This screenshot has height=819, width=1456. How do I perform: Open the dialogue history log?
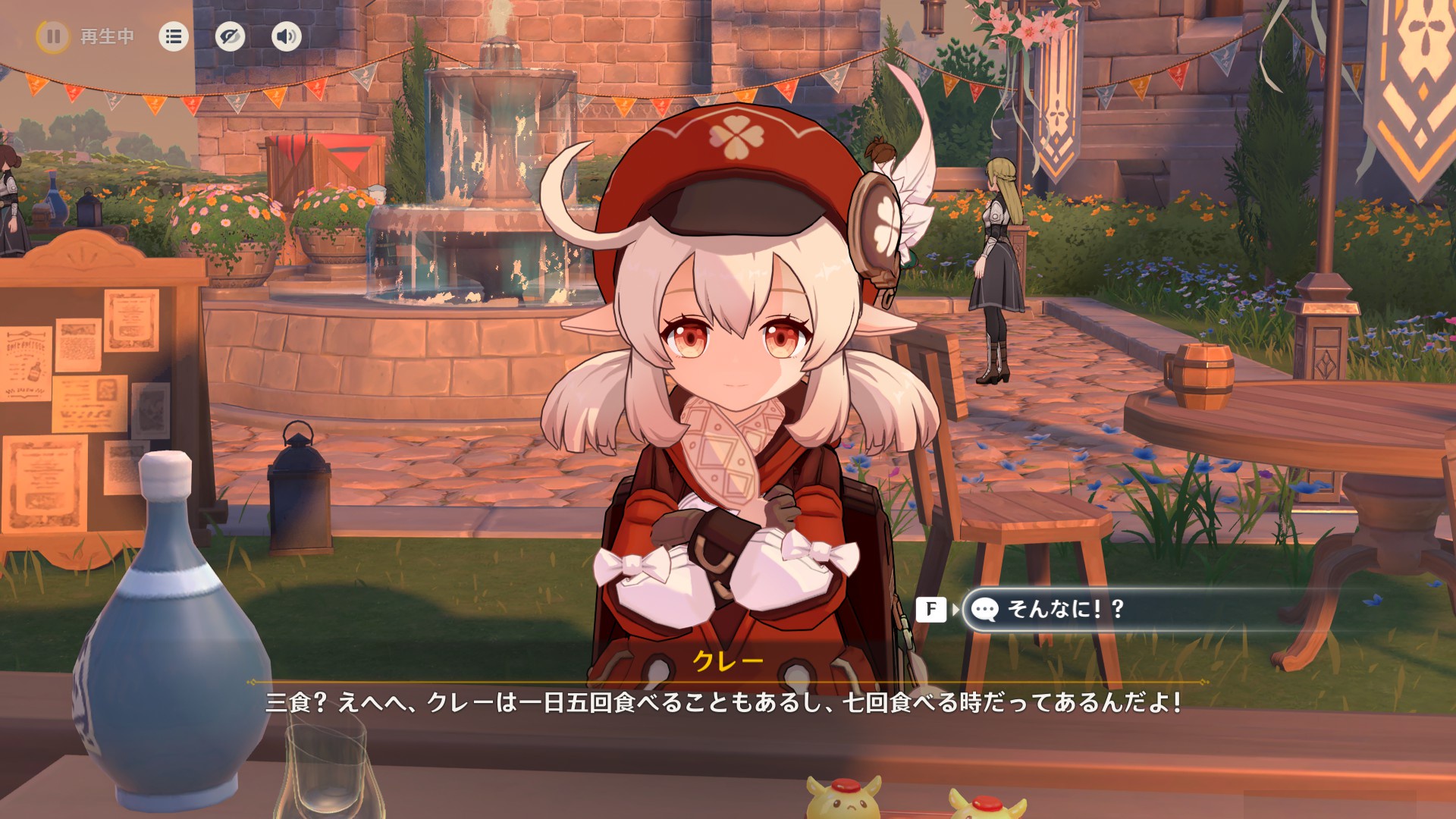[x=174, y=36]
